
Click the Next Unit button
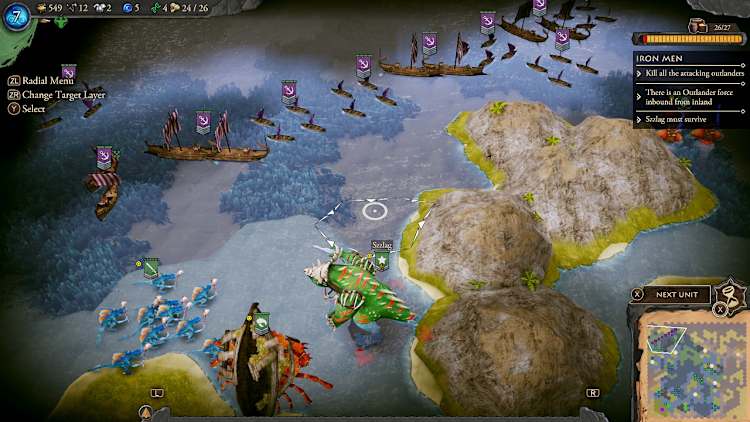[677, 295]
